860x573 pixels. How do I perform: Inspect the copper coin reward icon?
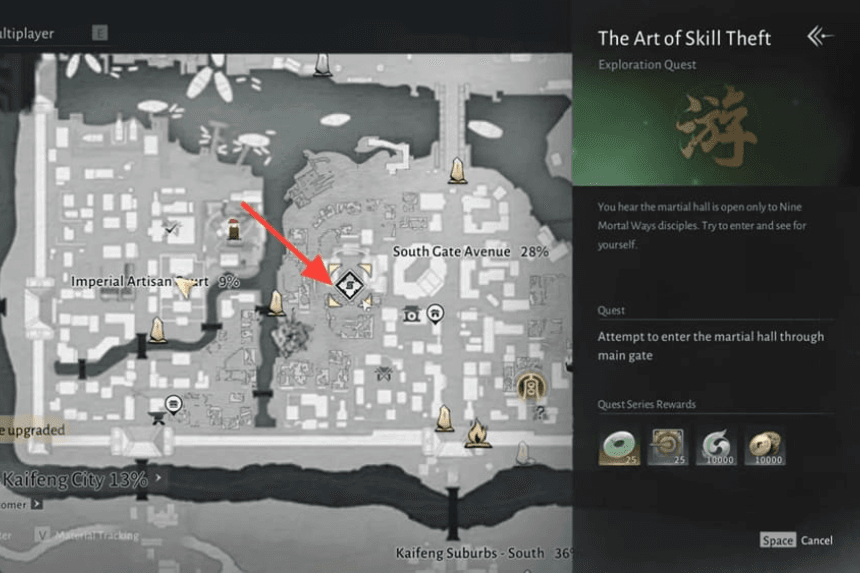coord(764,446)
